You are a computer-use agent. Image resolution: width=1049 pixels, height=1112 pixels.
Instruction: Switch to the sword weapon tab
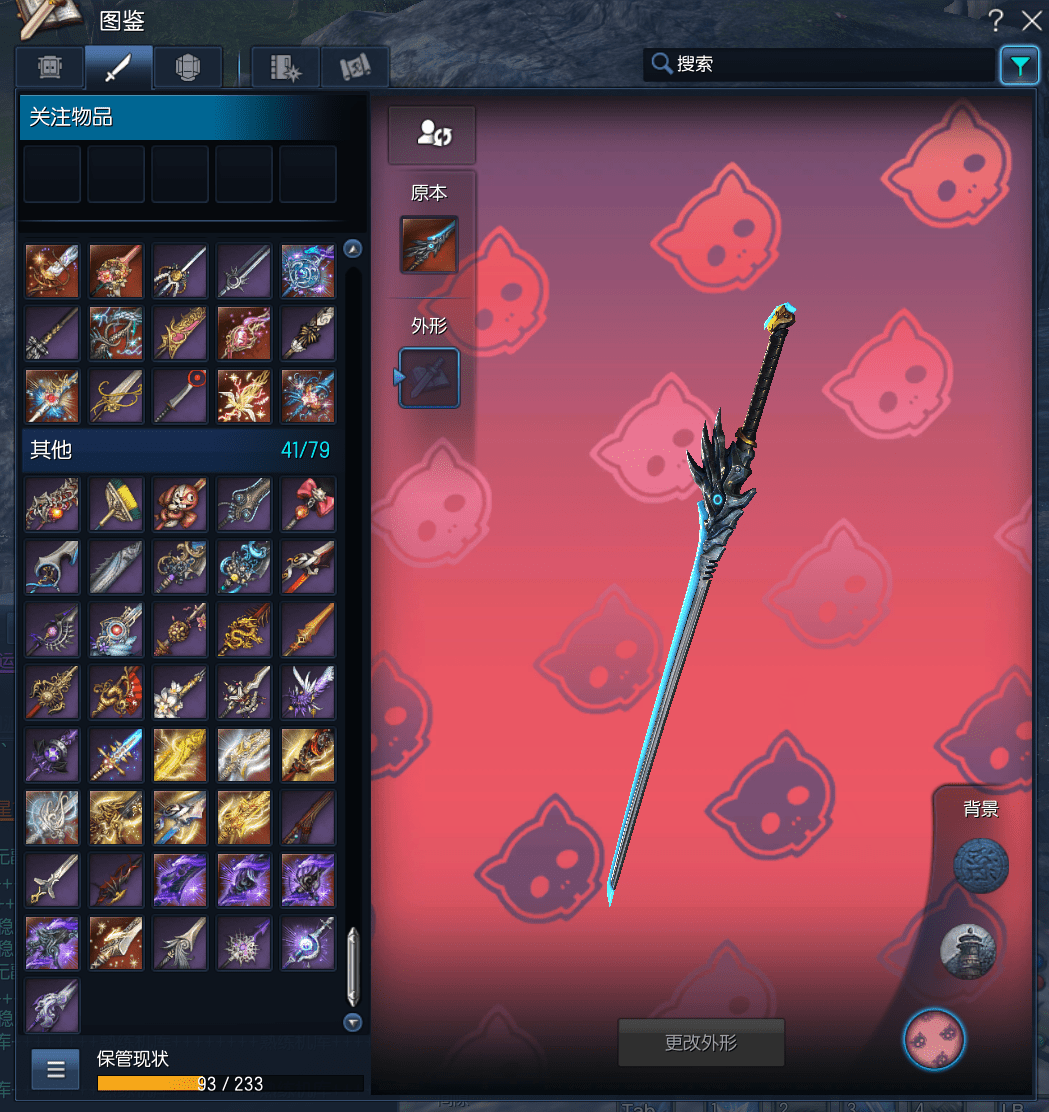click(119, 67)
